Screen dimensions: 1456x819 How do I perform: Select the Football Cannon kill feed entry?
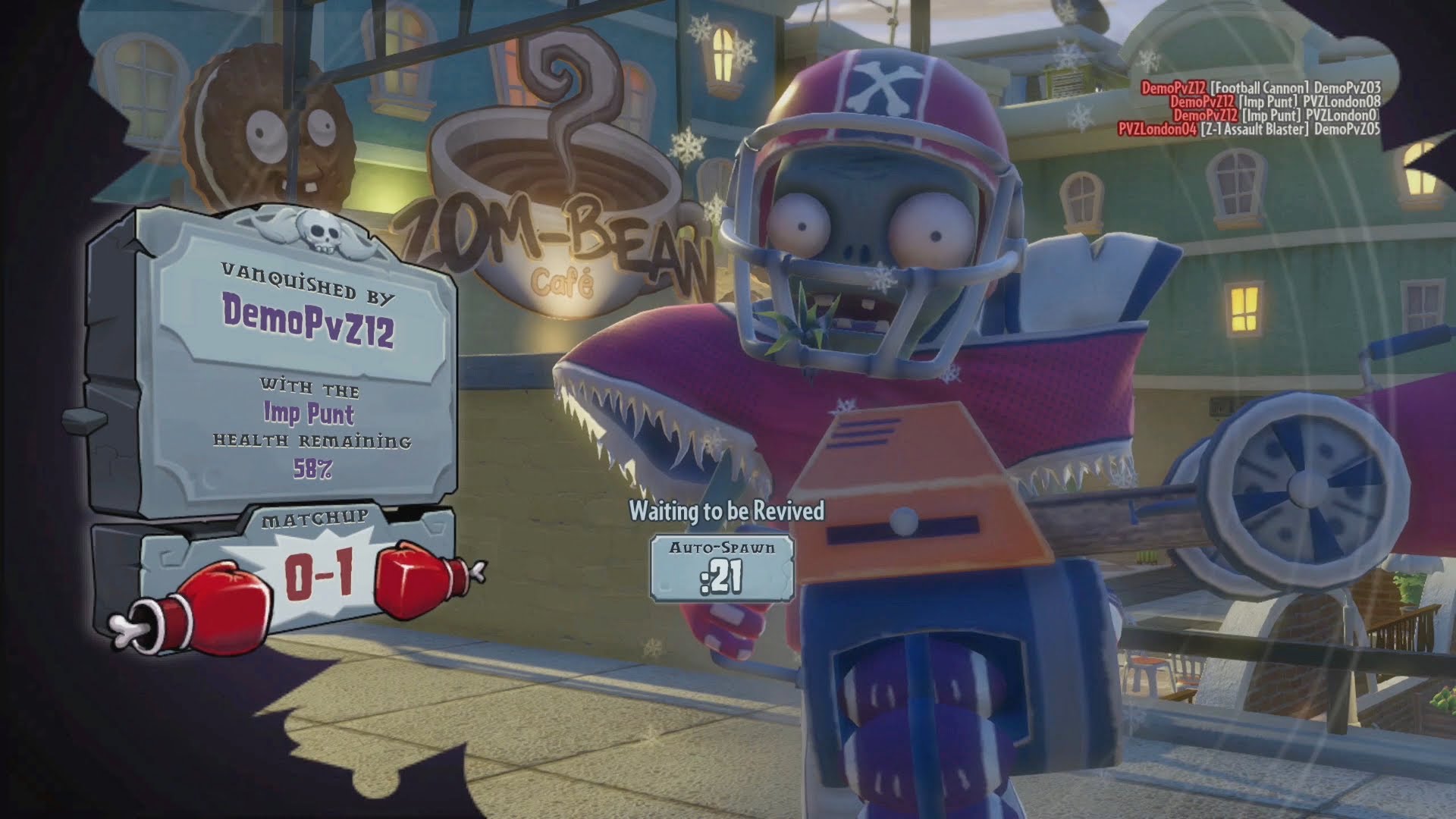1260,88
